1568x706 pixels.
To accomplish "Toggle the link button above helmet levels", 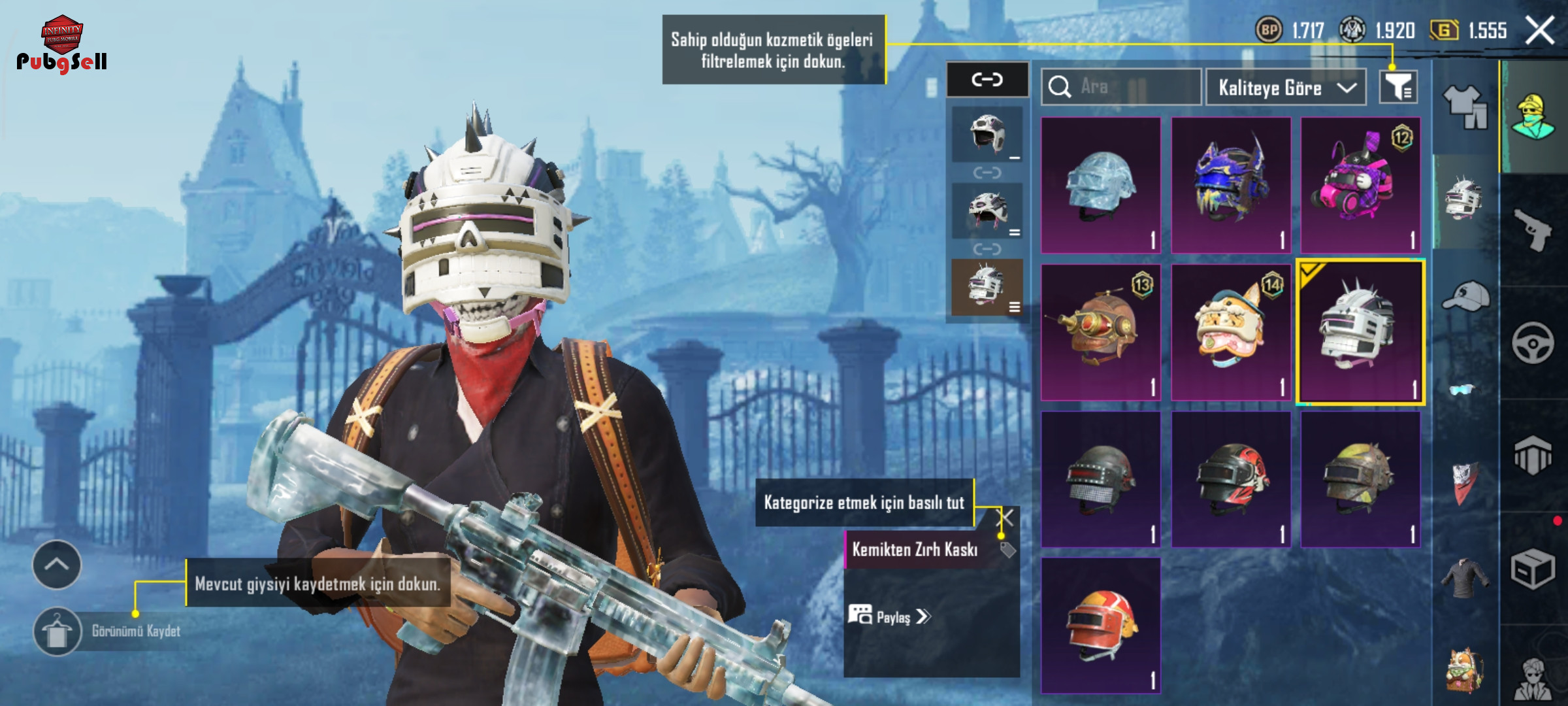I will [x=987, y=80].
